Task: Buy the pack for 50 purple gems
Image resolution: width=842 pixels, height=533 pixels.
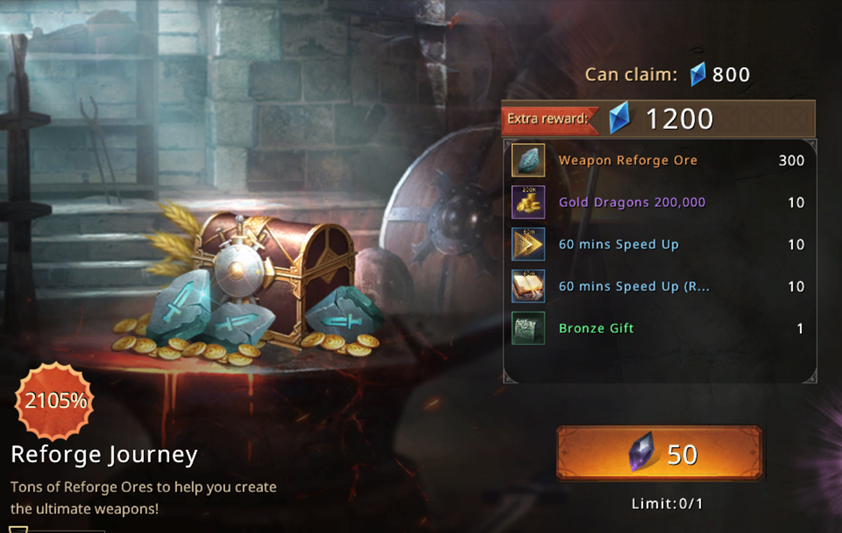Action: tap(659, 454)
